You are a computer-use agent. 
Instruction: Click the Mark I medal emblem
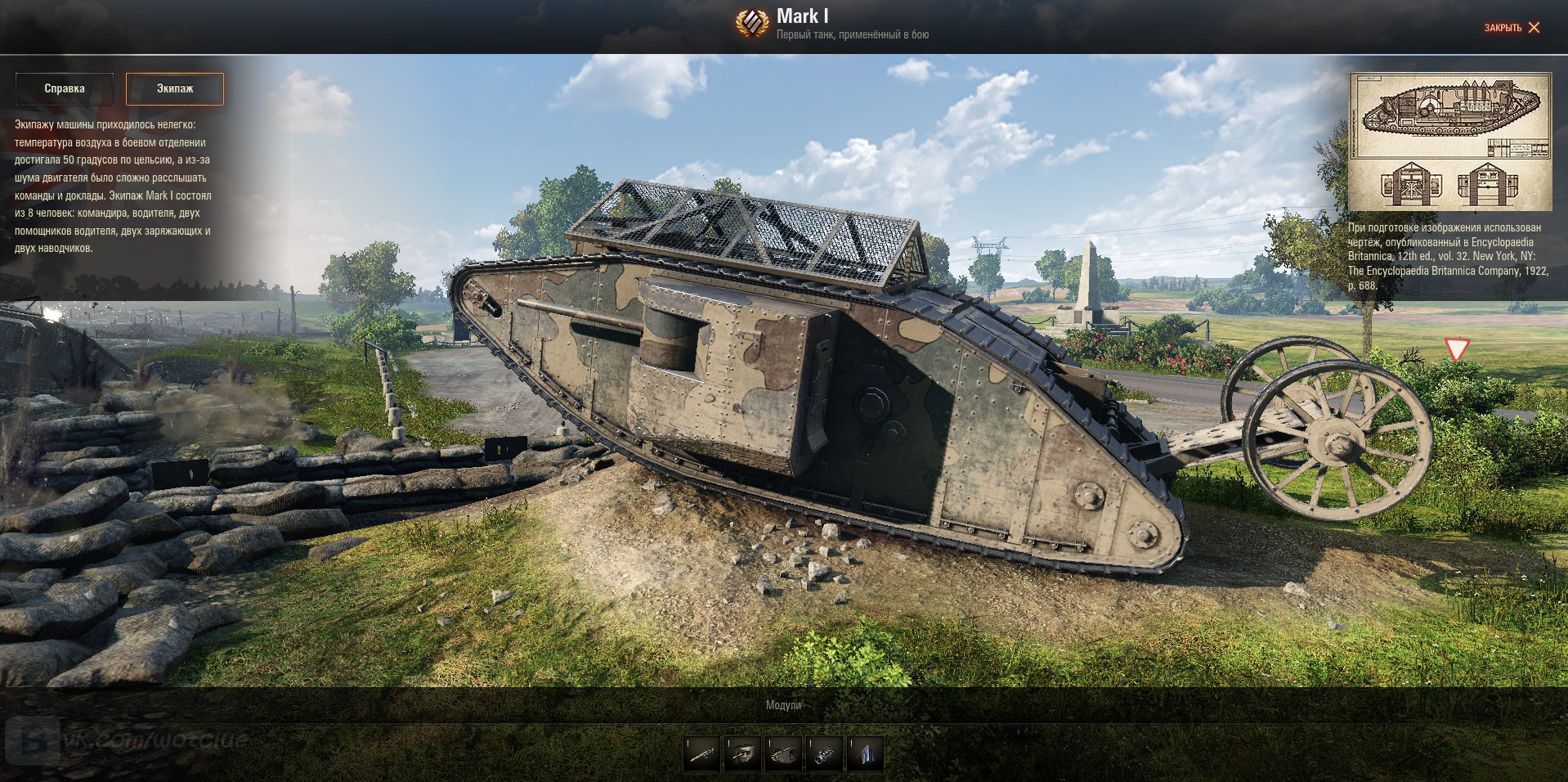tap(751, 24)
